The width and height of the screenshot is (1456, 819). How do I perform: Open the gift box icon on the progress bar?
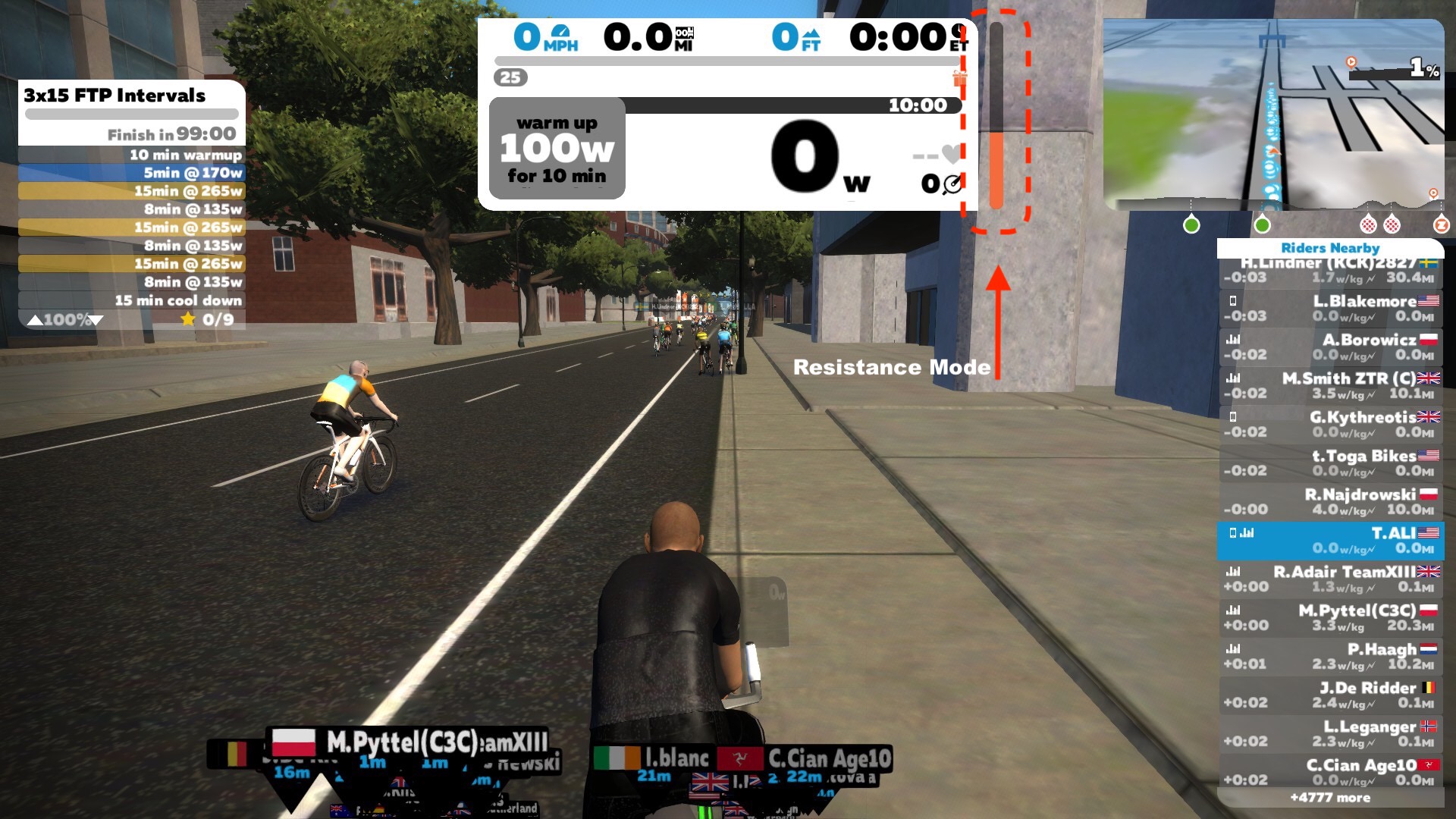pos(960,80)
